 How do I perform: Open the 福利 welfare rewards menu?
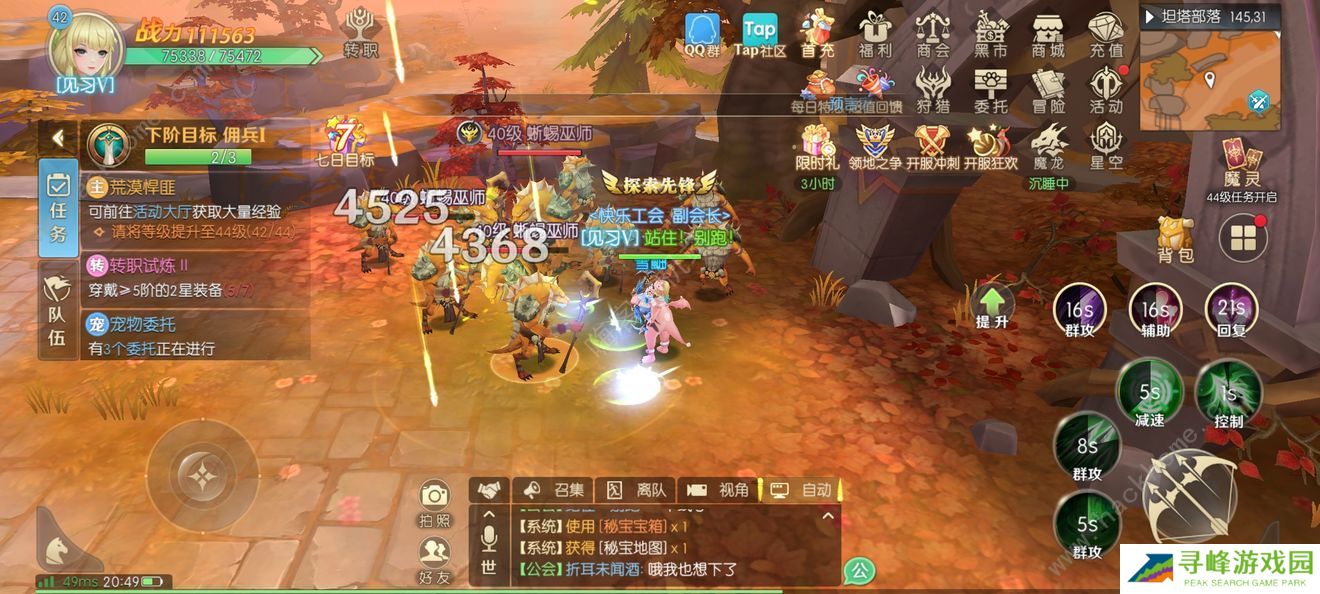(875, 34)
